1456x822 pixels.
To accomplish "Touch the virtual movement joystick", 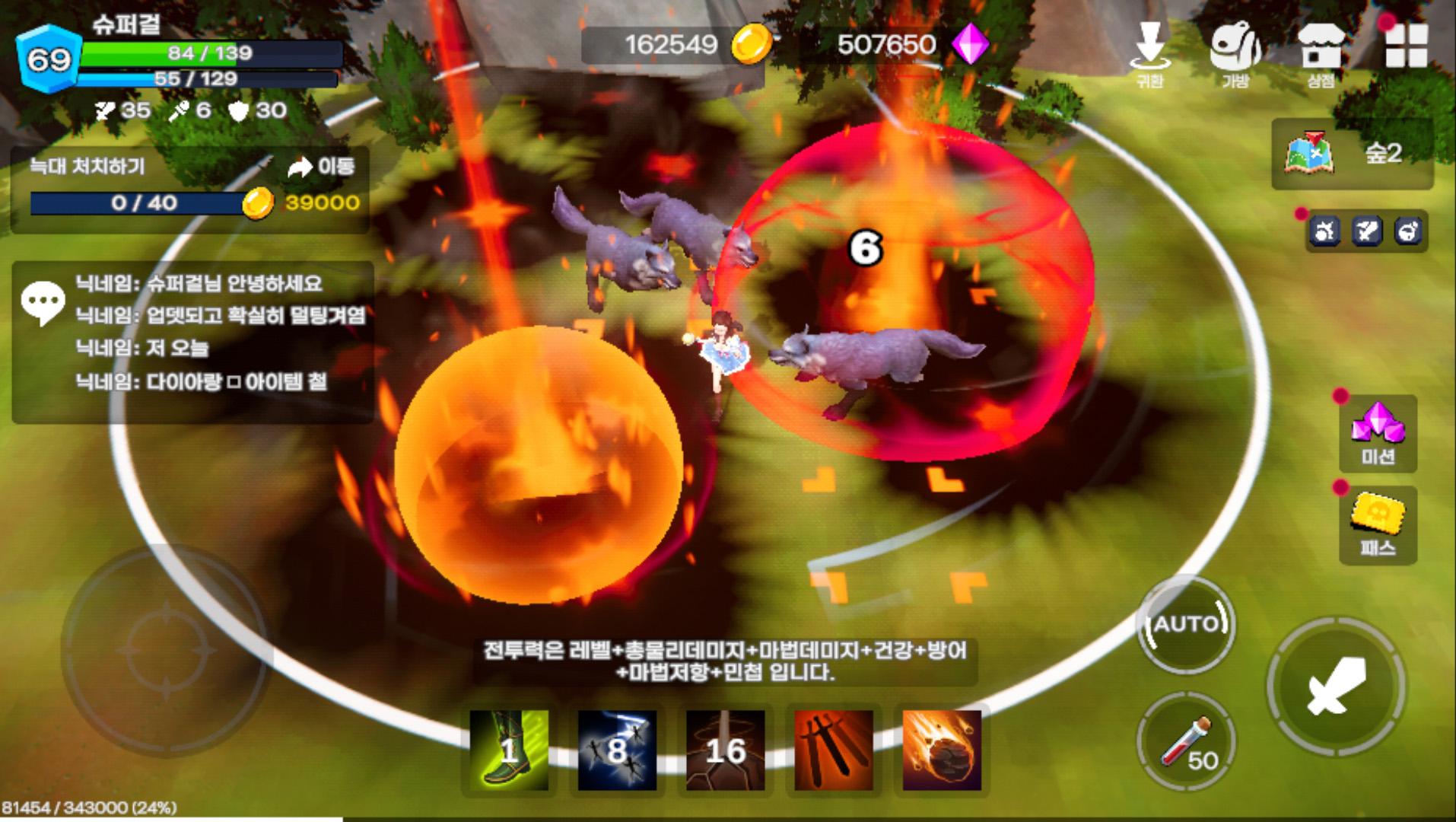I will [x=166, y=652].
